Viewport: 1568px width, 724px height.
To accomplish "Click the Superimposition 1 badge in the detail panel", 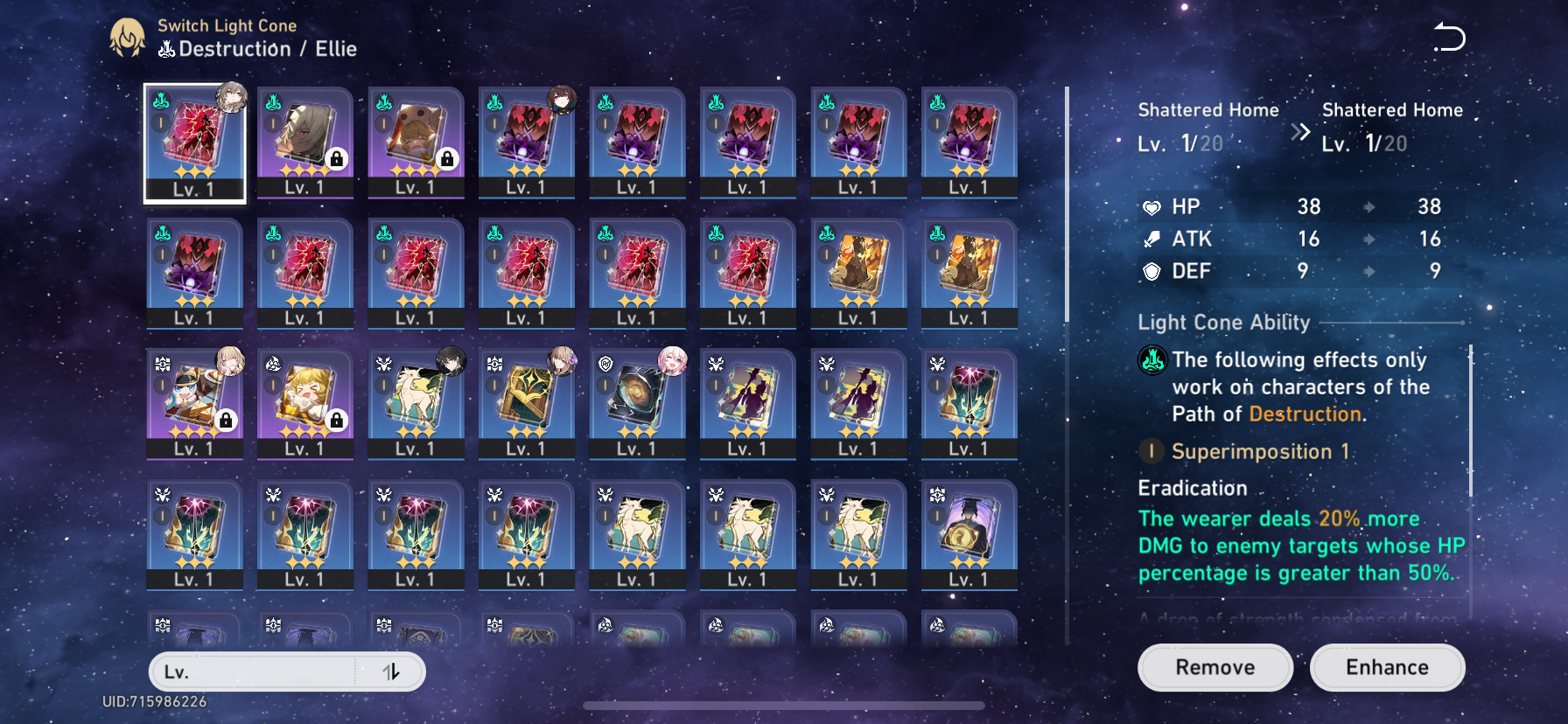I will coord(1151,452).
